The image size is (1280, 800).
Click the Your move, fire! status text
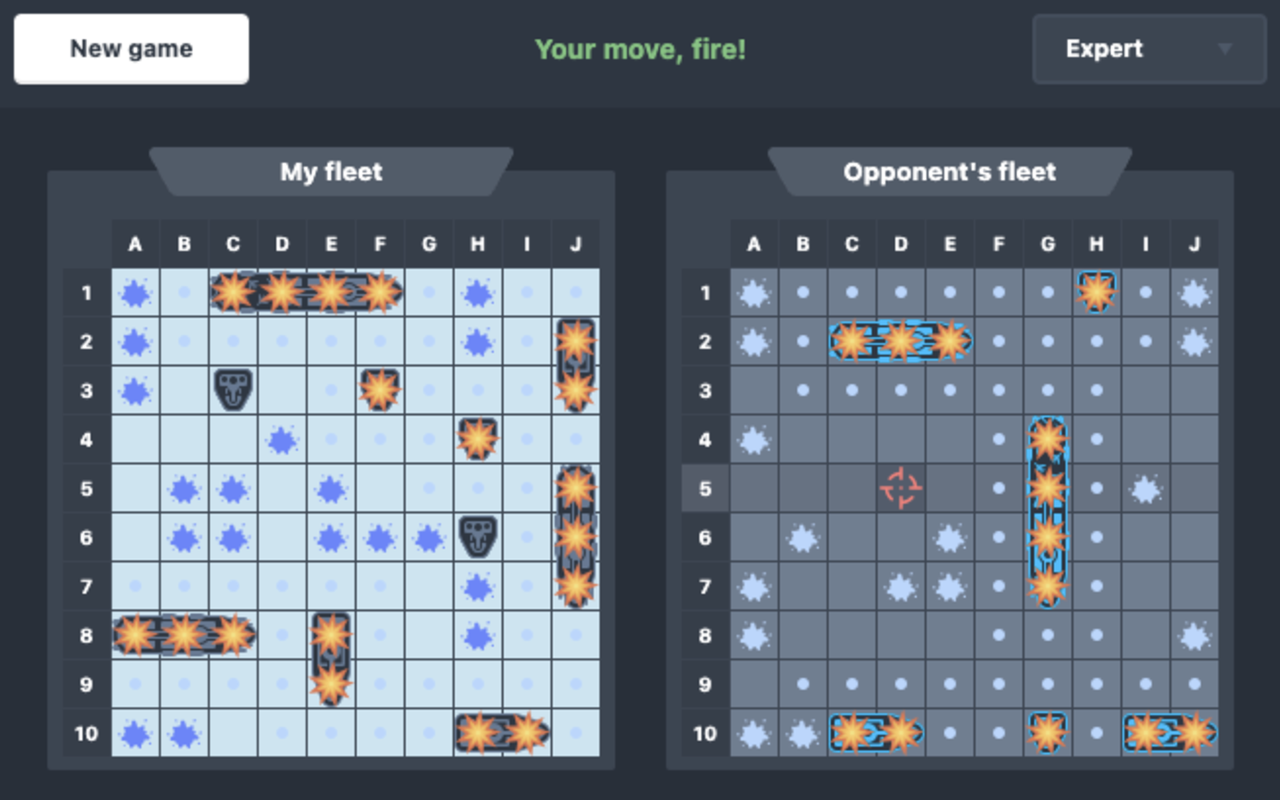tap(639, 48)
